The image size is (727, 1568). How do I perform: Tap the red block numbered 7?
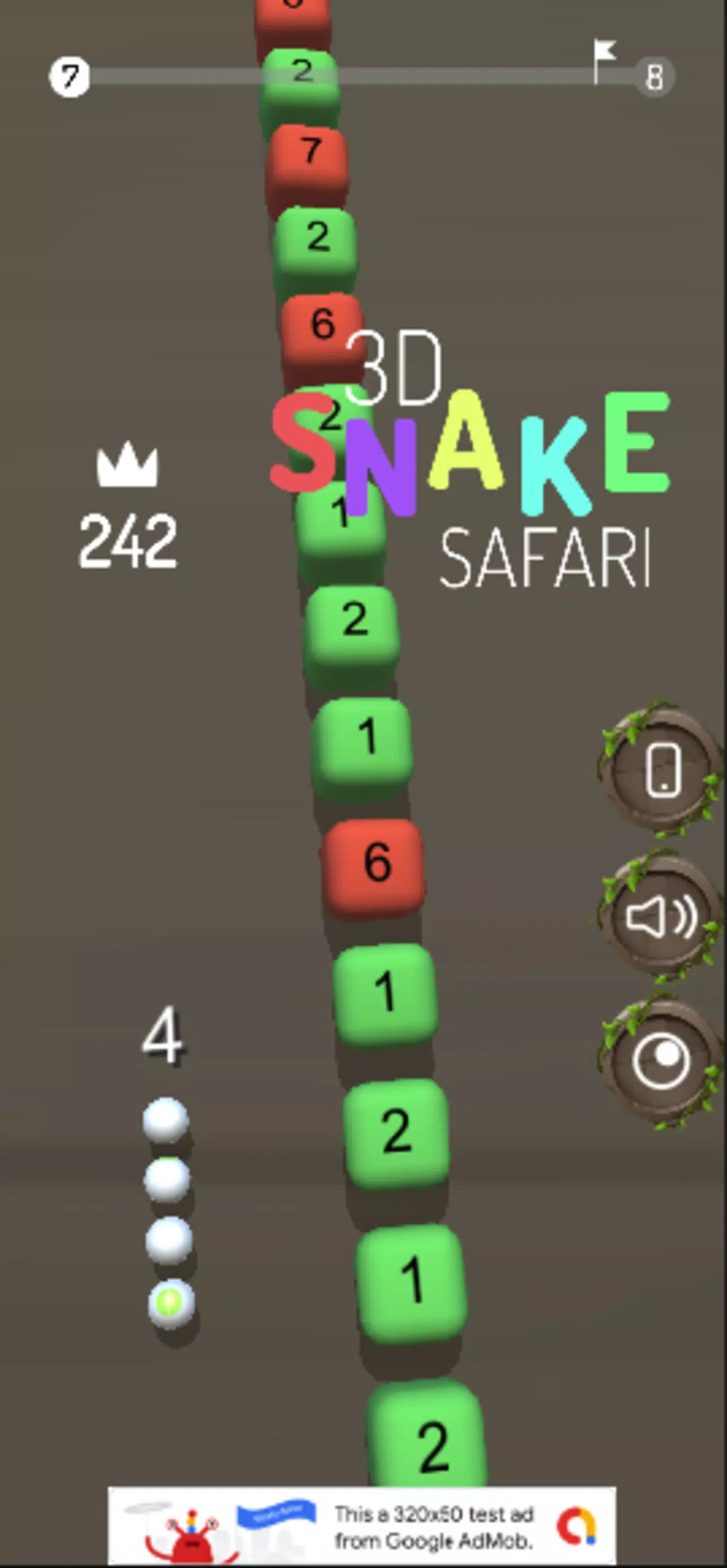point(310,152)
